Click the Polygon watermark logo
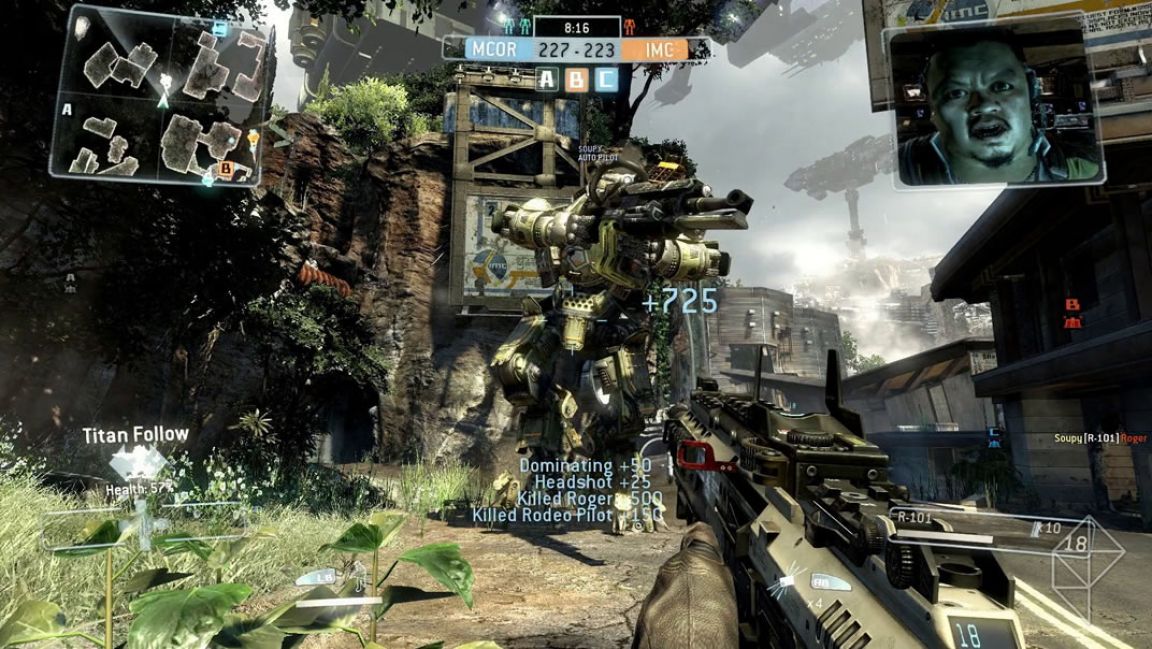The height and width of the screenshot is (649, 1152). 1088,565
